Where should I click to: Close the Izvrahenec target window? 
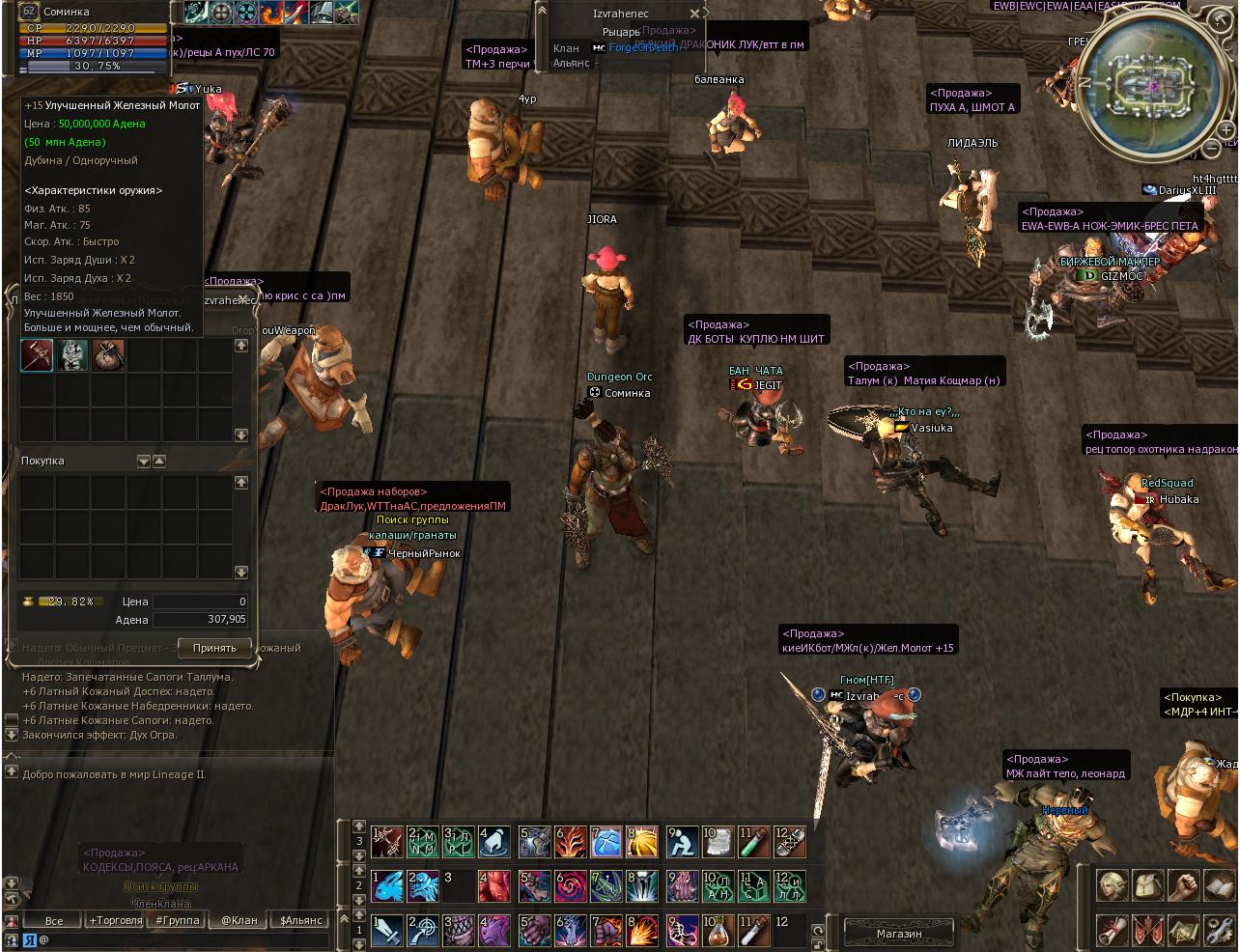[694, 14]
